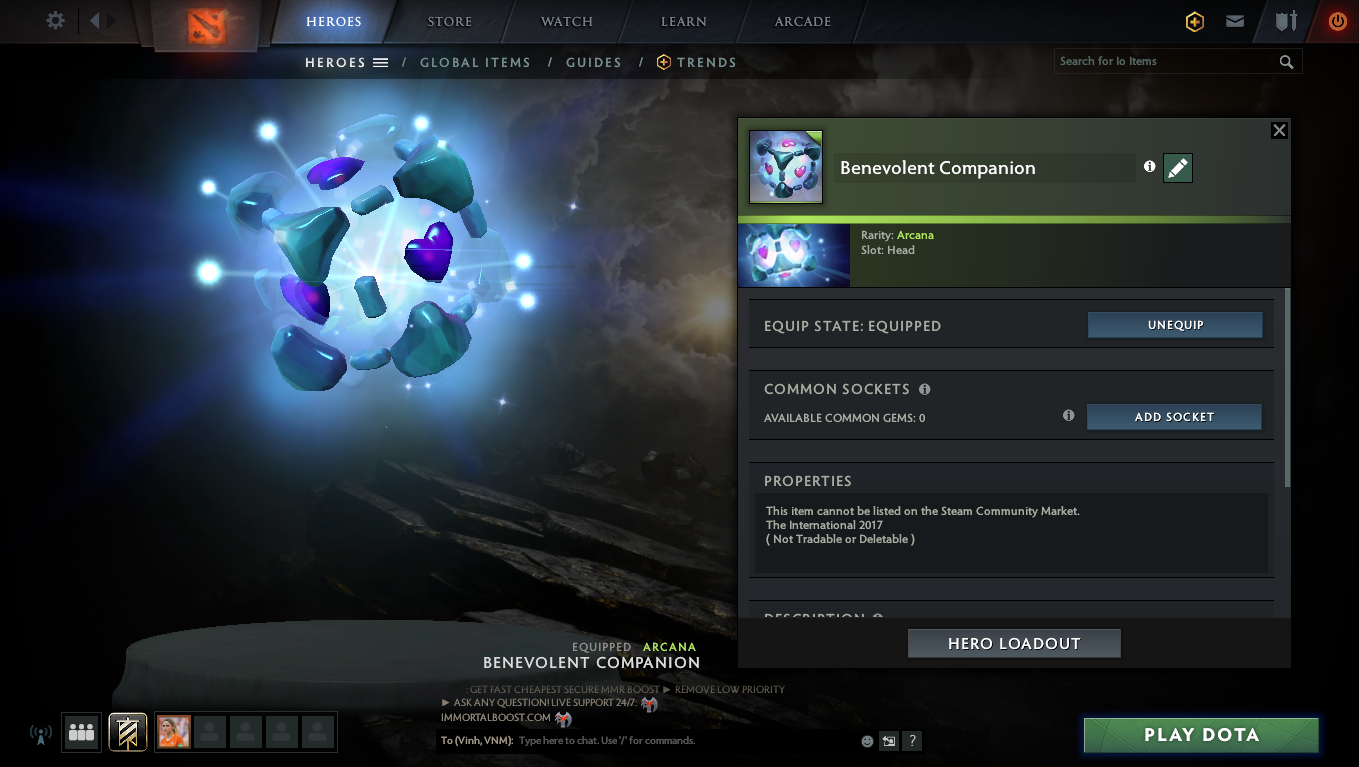
Task: Open the item name edit pencil
Action: (1177, 168)
